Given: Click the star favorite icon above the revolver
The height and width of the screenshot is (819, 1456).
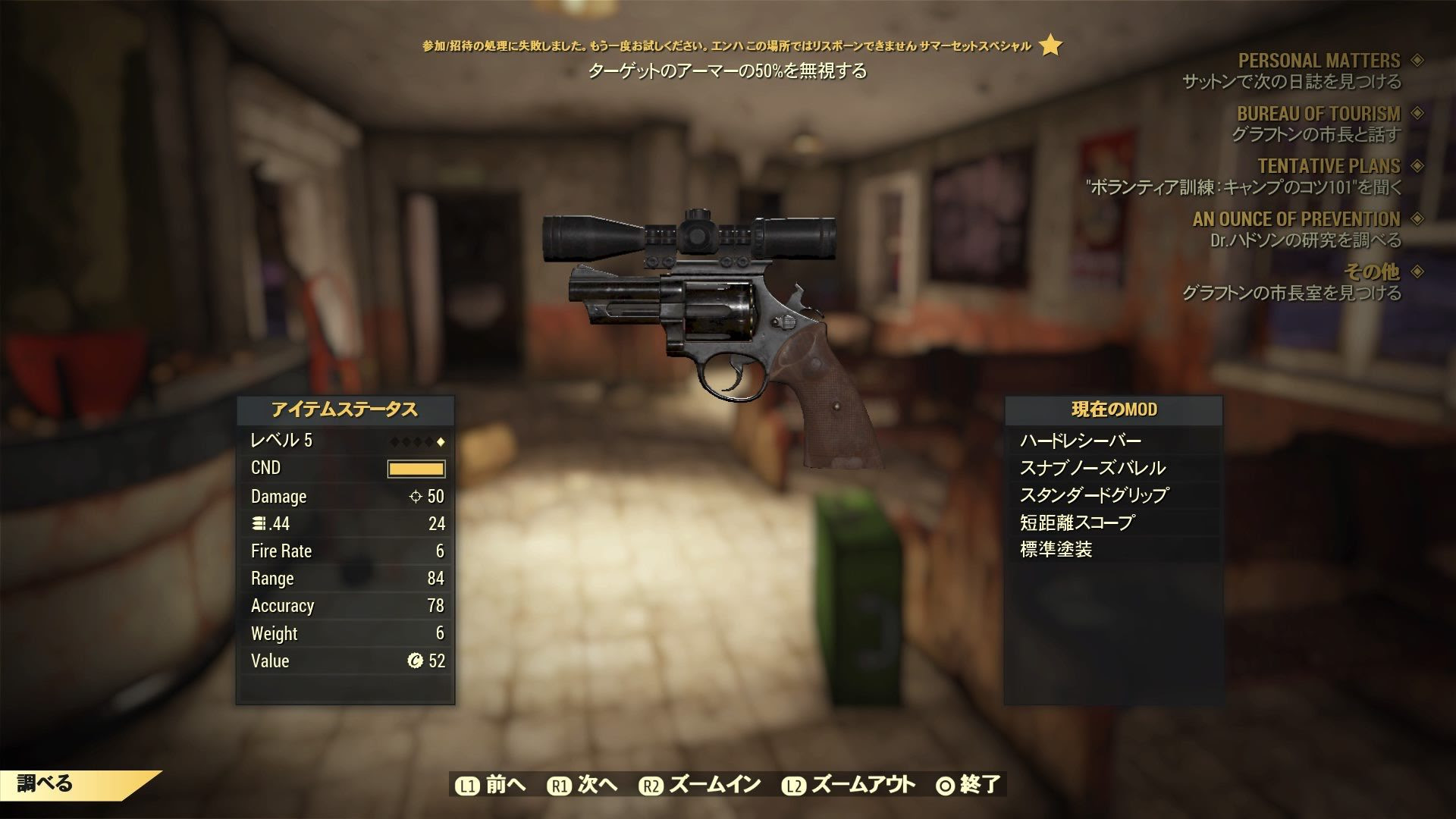Looking at the screenshot, I should 1050,47.
